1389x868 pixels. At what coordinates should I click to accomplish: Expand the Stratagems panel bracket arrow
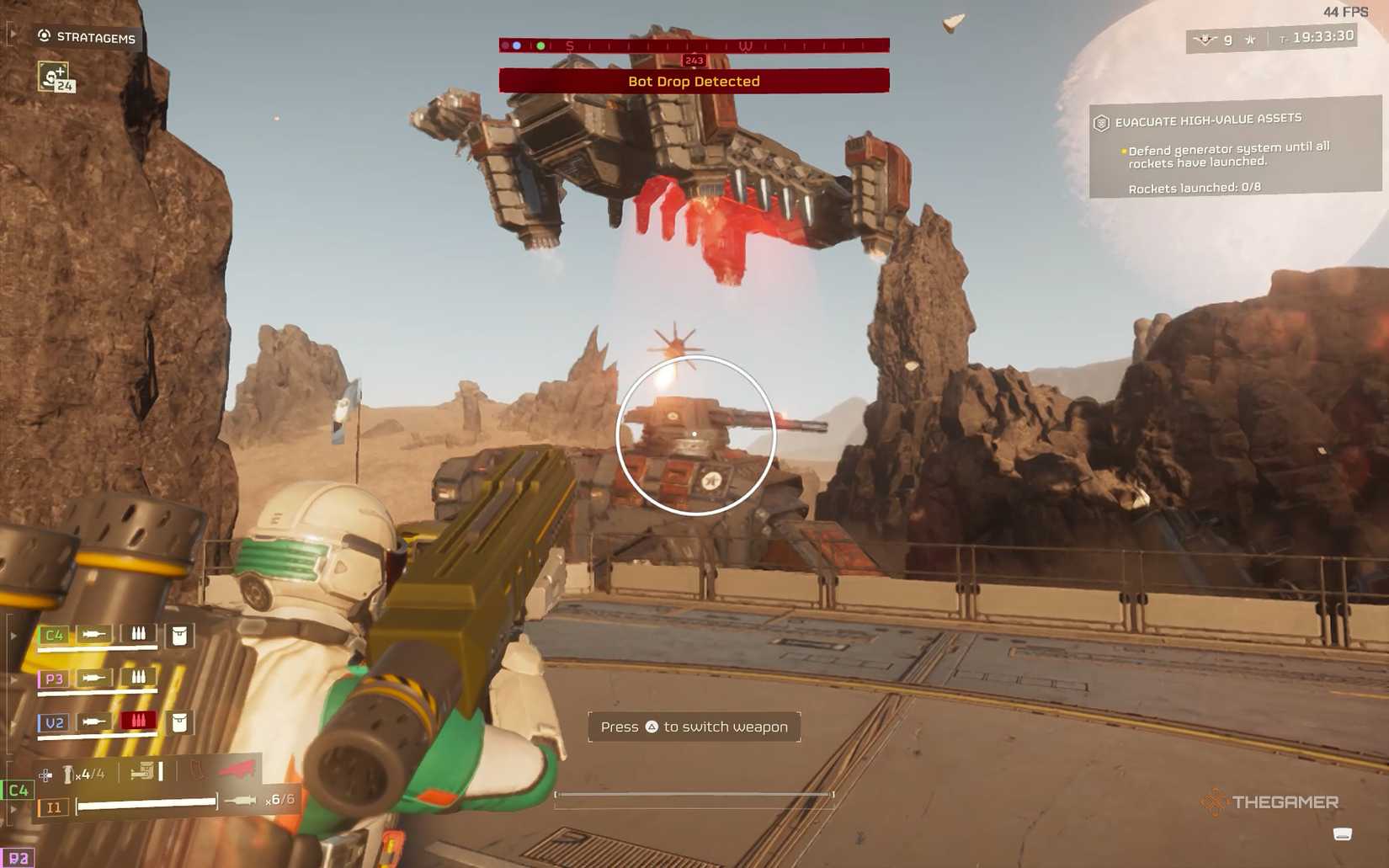coord(12,34)
